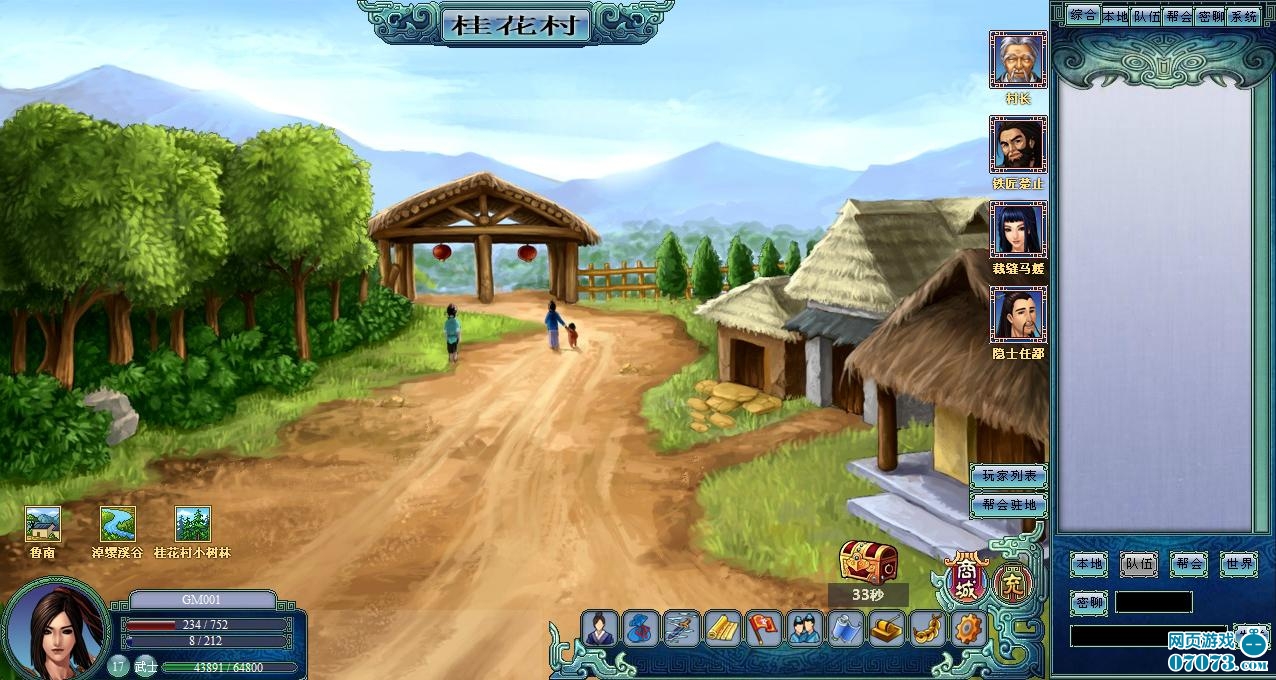Select the hermit 隐士任郡 portrait
1276x680 pixels.
click(1017, 315)
